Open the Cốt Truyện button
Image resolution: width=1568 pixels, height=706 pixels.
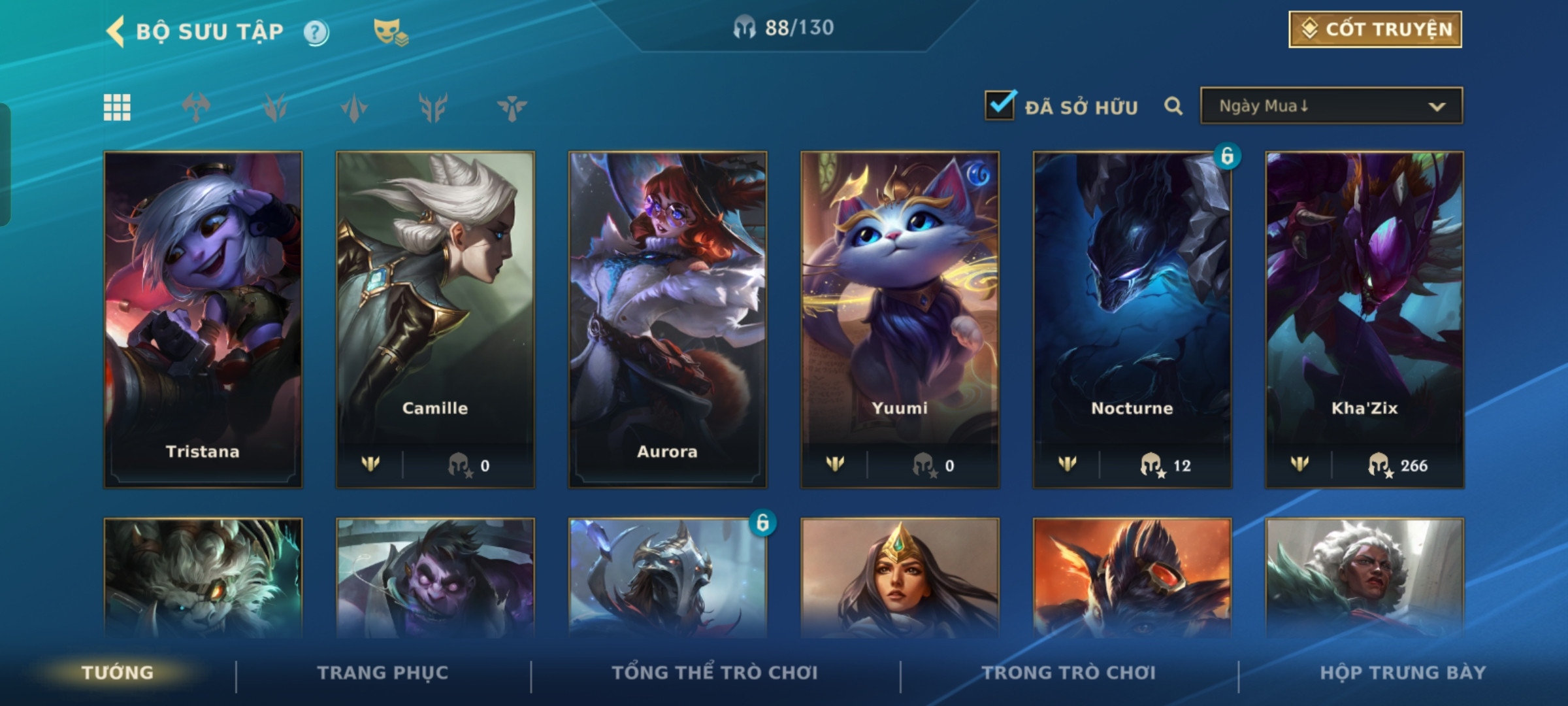1375,29
